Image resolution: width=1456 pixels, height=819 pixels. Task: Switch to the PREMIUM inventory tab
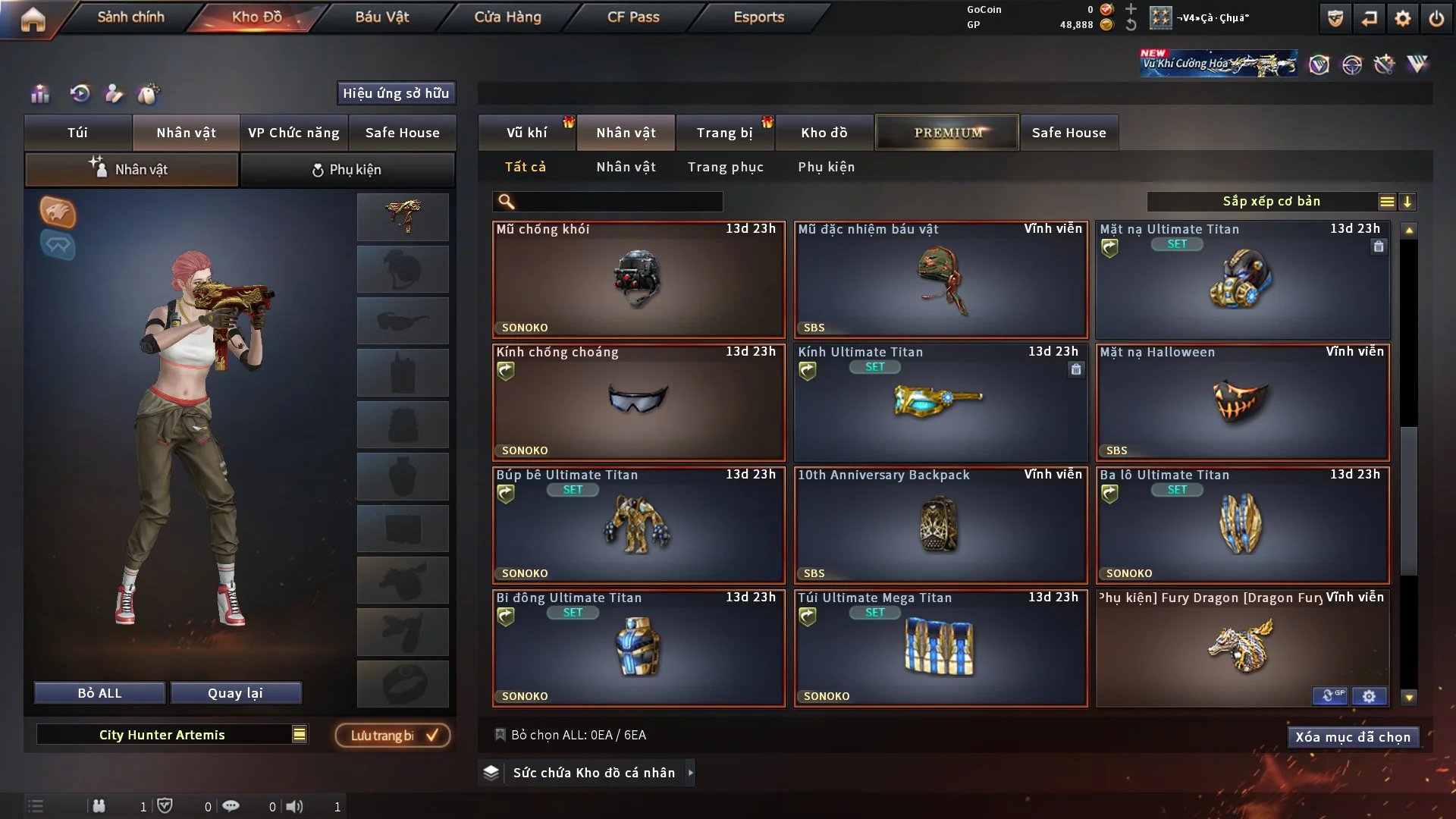(947, 133)
